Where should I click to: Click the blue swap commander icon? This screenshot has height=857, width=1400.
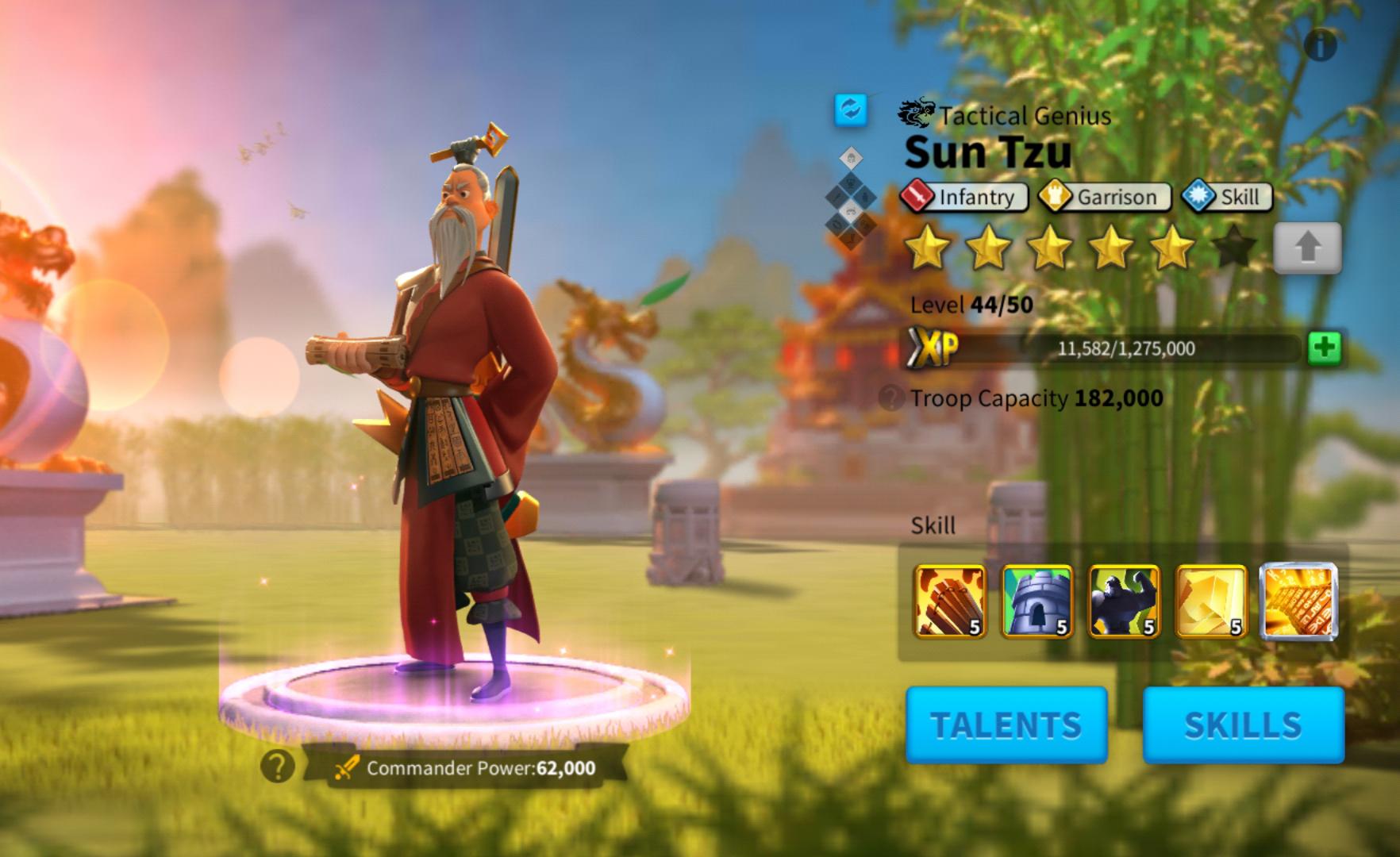[851, 110]
